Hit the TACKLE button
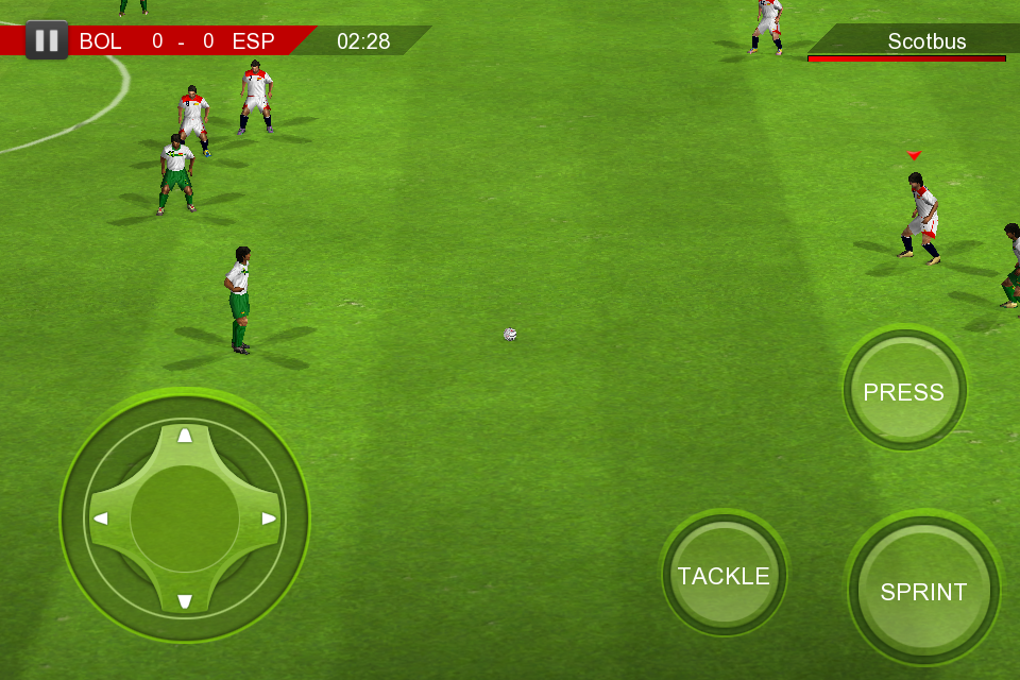The height and width of the screenshot is (680, 1020). (x=724, y=575)
